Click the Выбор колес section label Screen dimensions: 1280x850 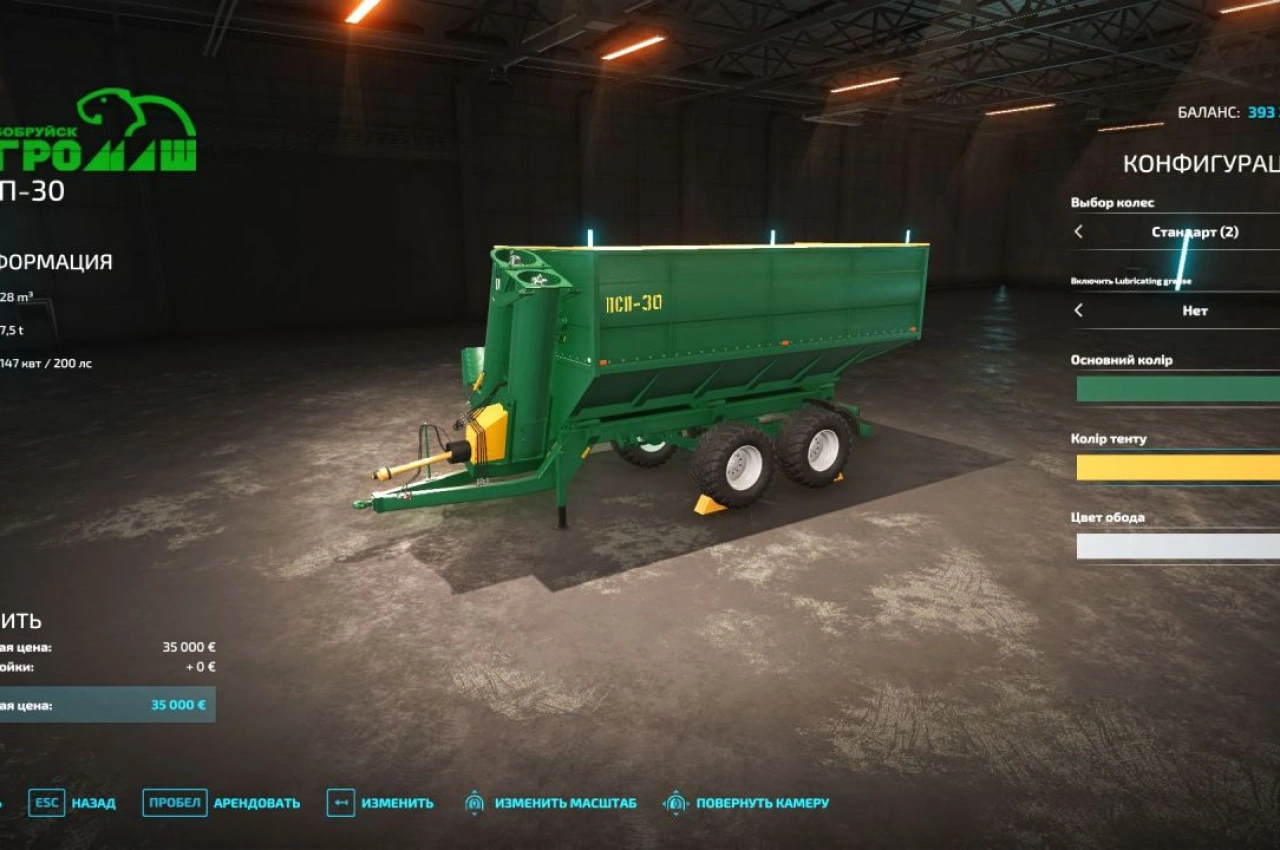click(x=1110, y=201)
